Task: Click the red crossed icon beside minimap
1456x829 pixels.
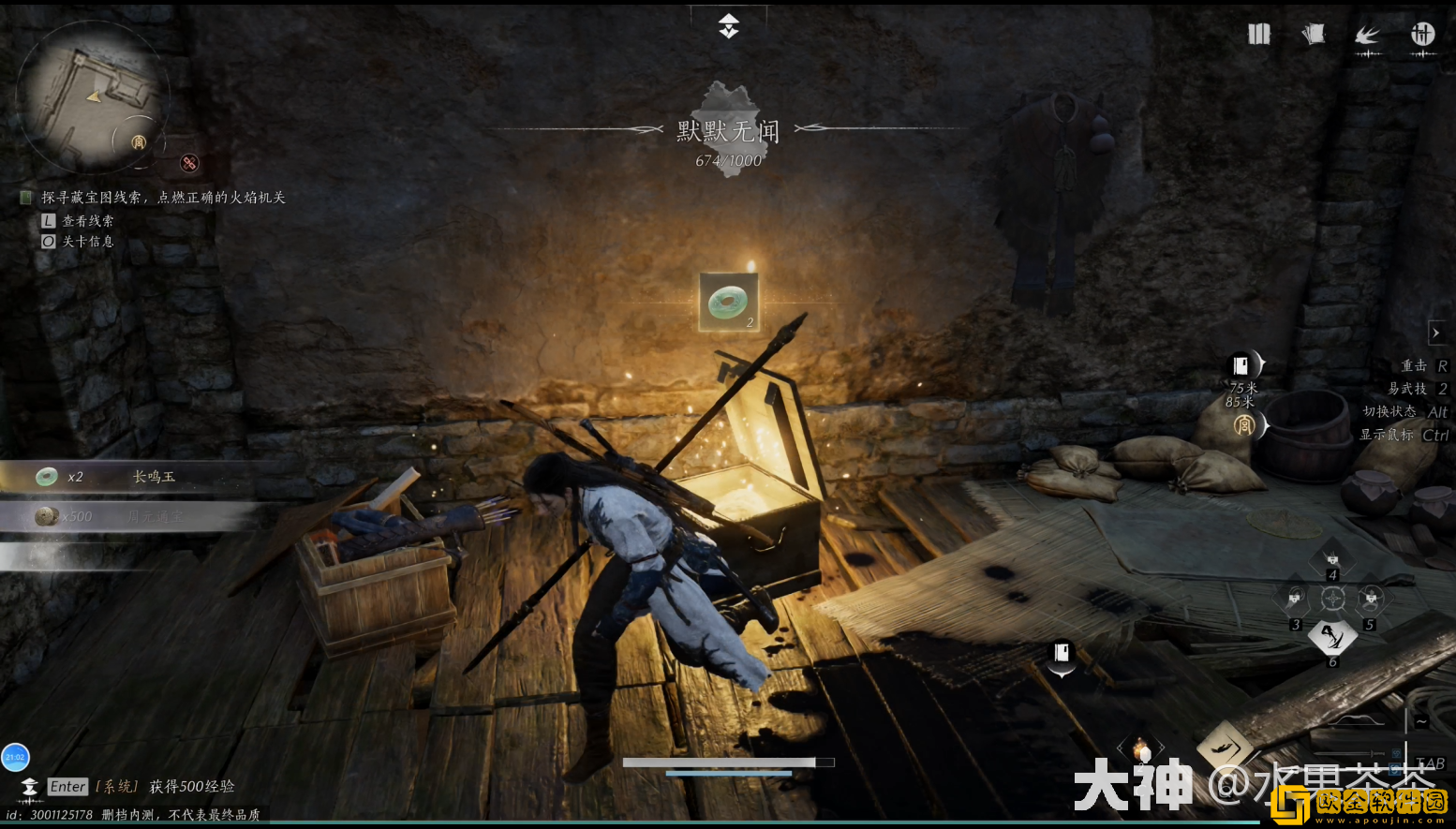Action: (189, 163)
